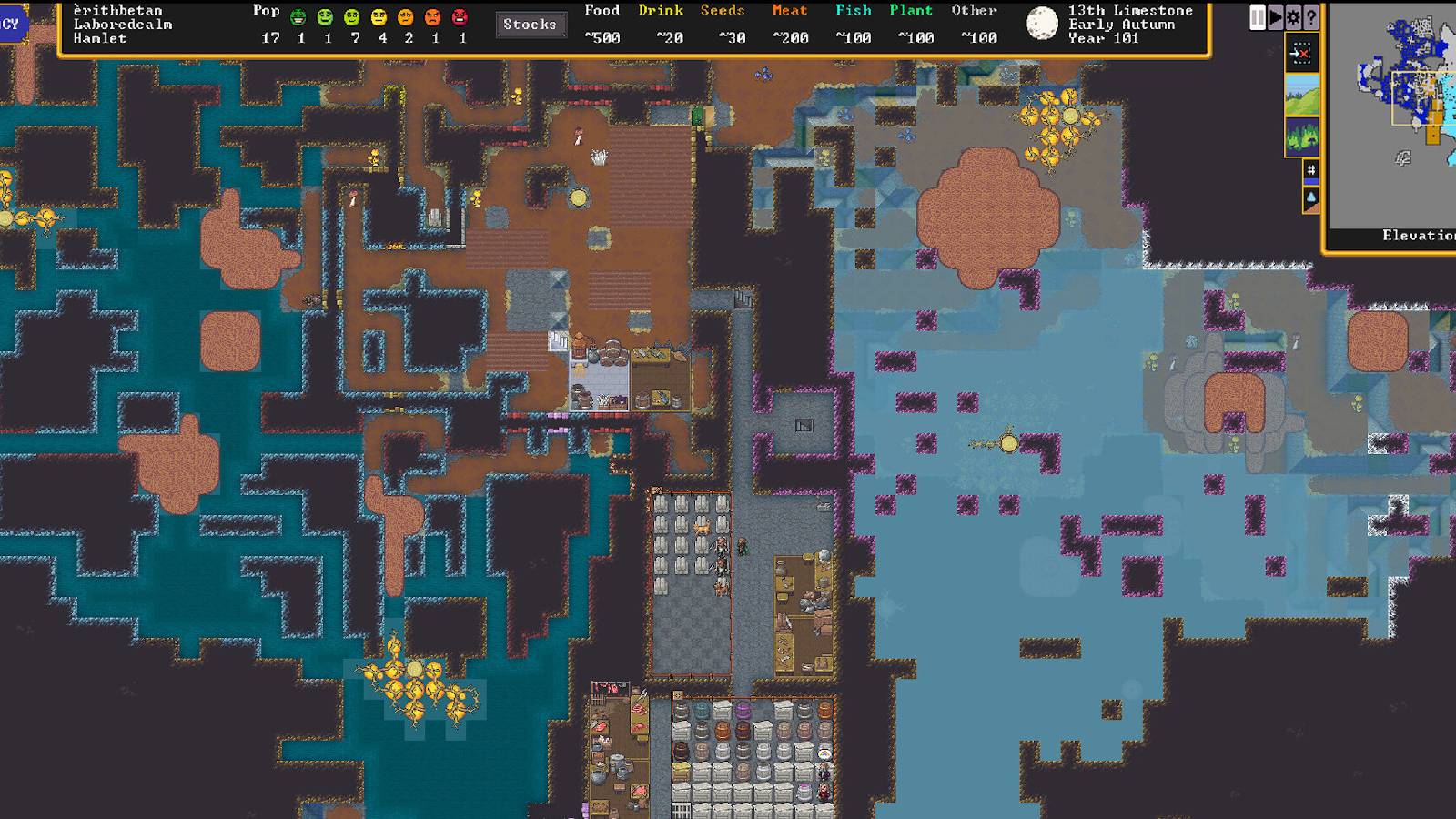Viewport: 1456px width, 819px height.
Task: Select the surface landscape view icon
Action: tap(1301, 96)
